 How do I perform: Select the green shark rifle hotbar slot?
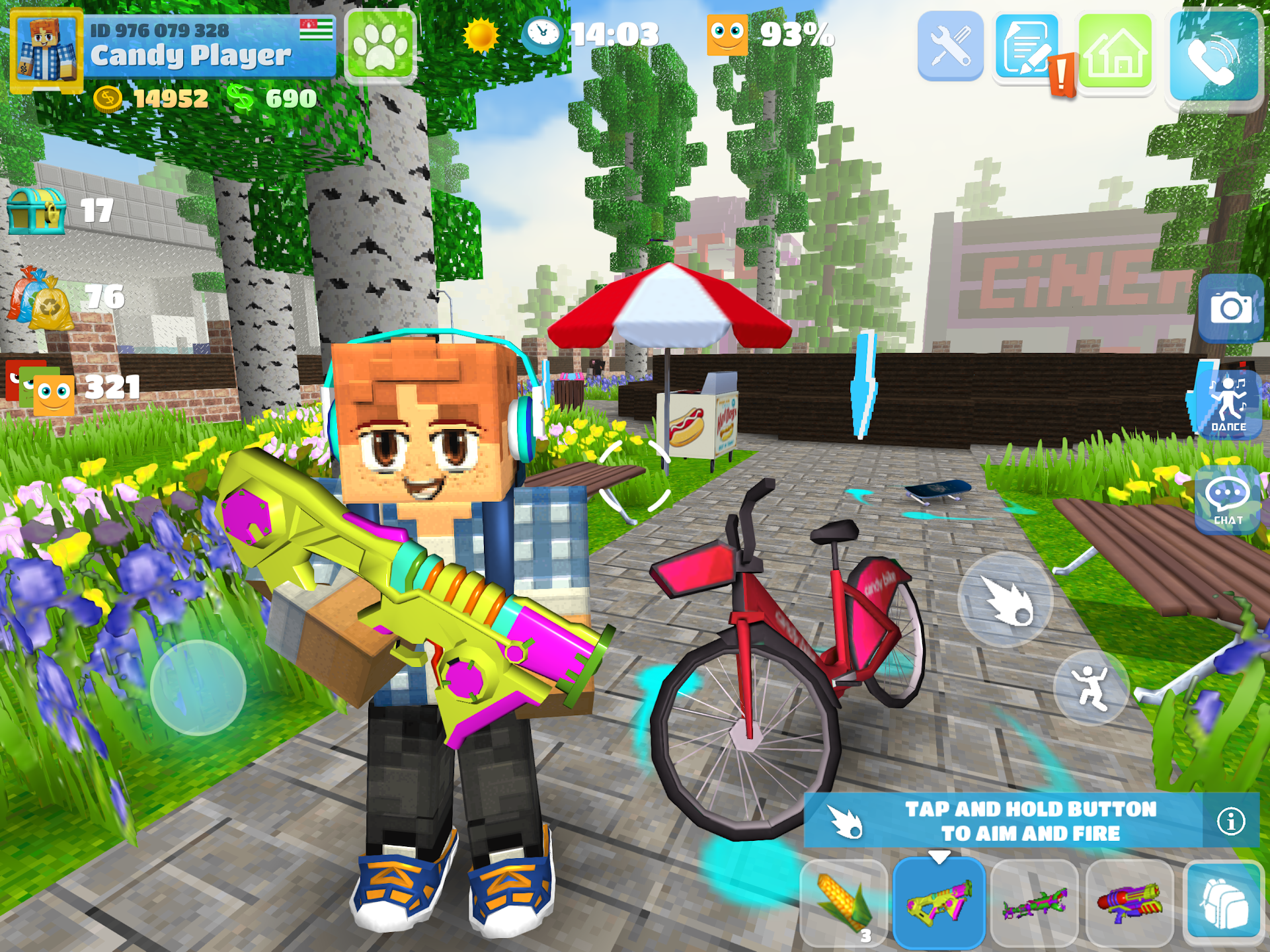1033,901
